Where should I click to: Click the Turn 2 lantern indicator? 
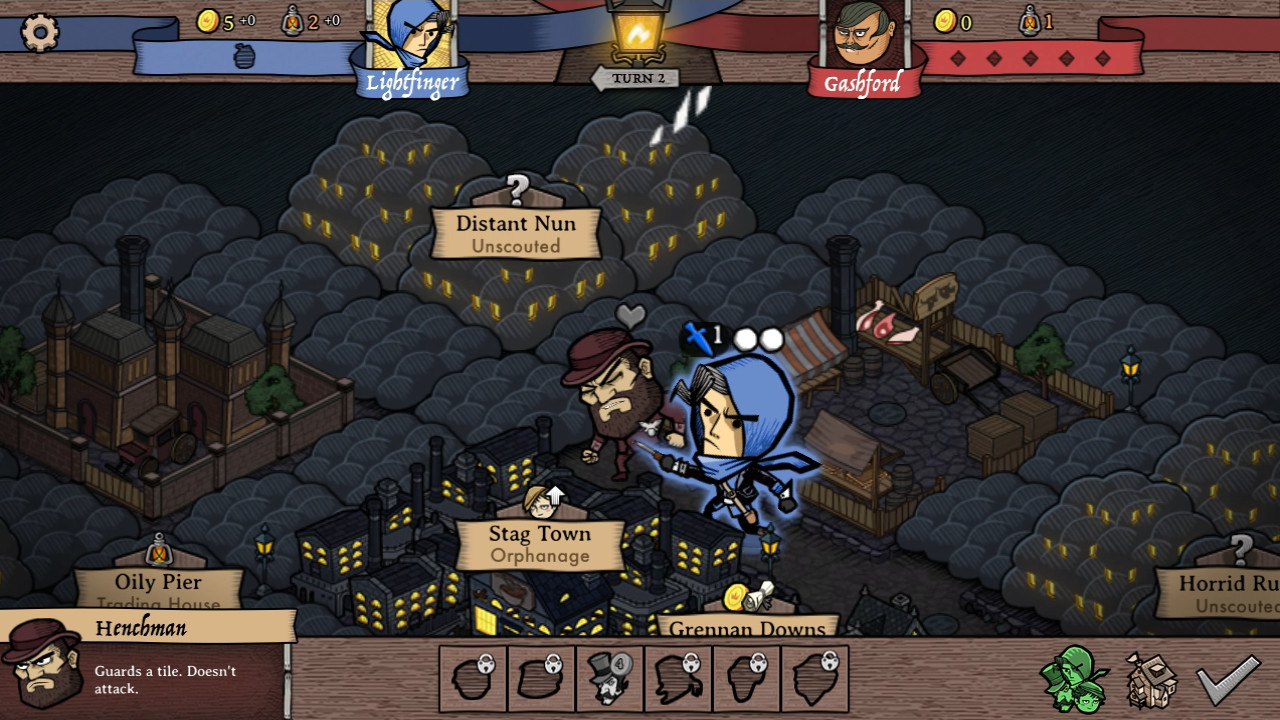[x=640, y=35]
